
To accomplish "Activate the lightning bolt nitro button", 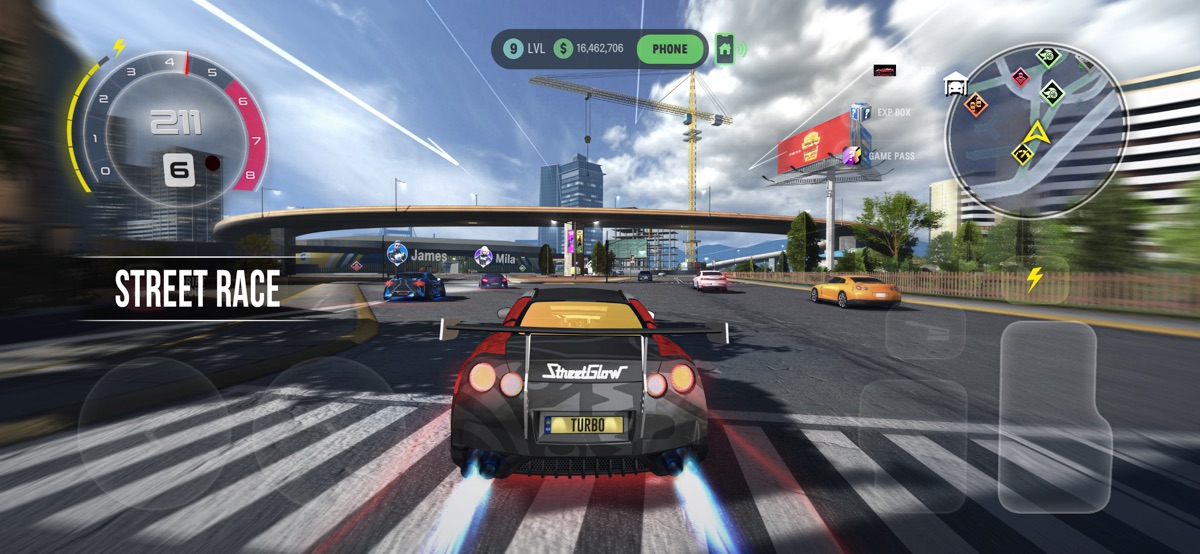I will click(x=1035, y=279).
